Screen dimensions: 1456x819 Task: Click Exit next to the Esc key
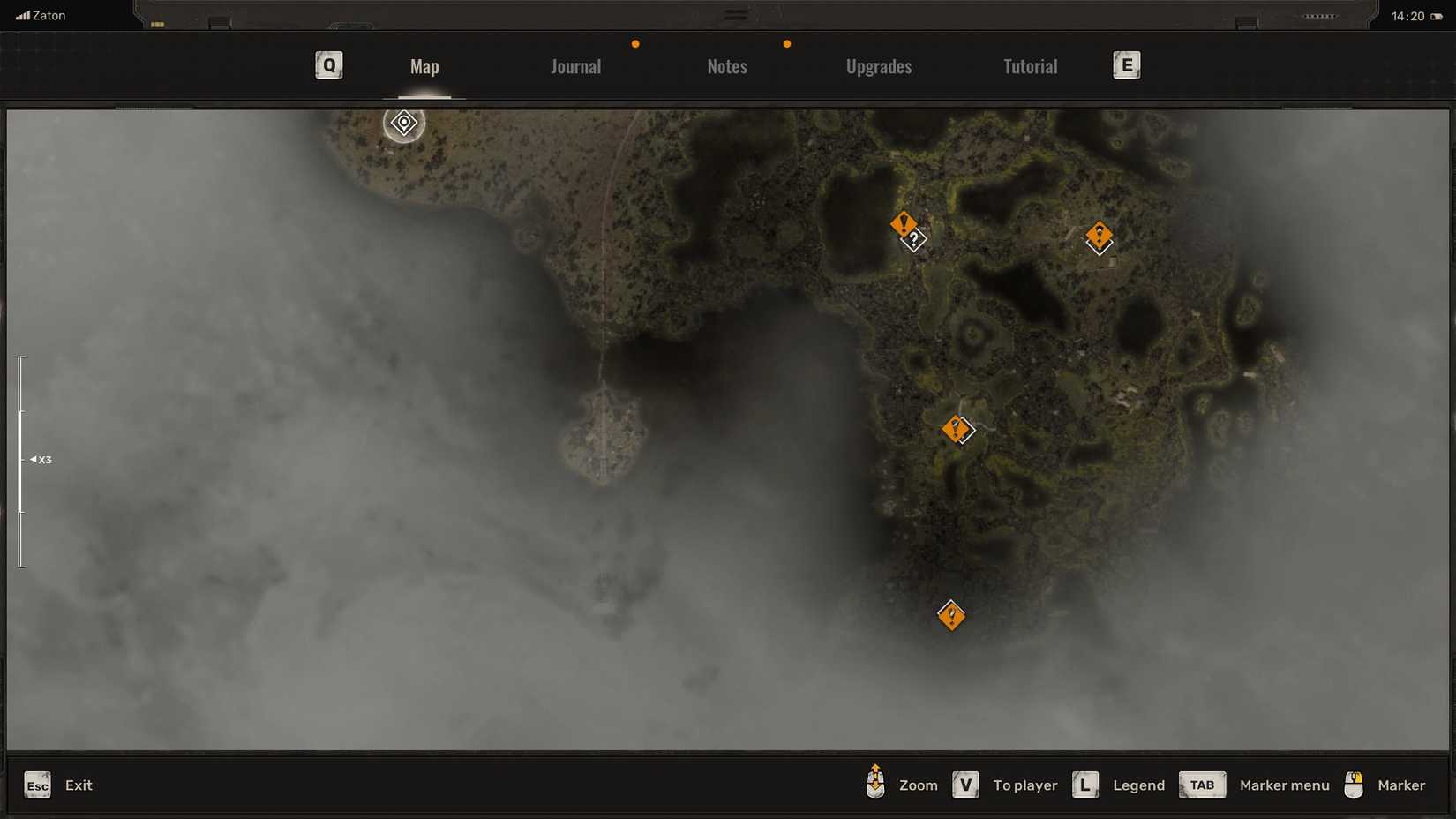79,785
